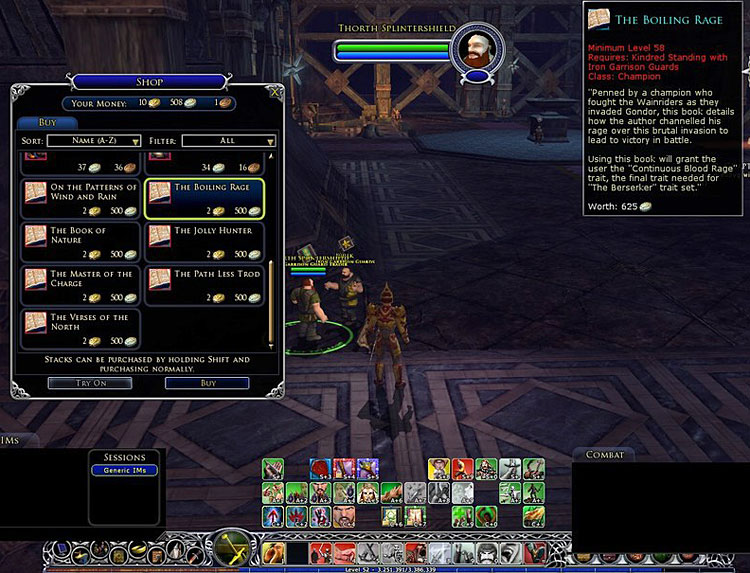Open the Filter dropdown set to All

pyautogui.click(x=229, y=142)
